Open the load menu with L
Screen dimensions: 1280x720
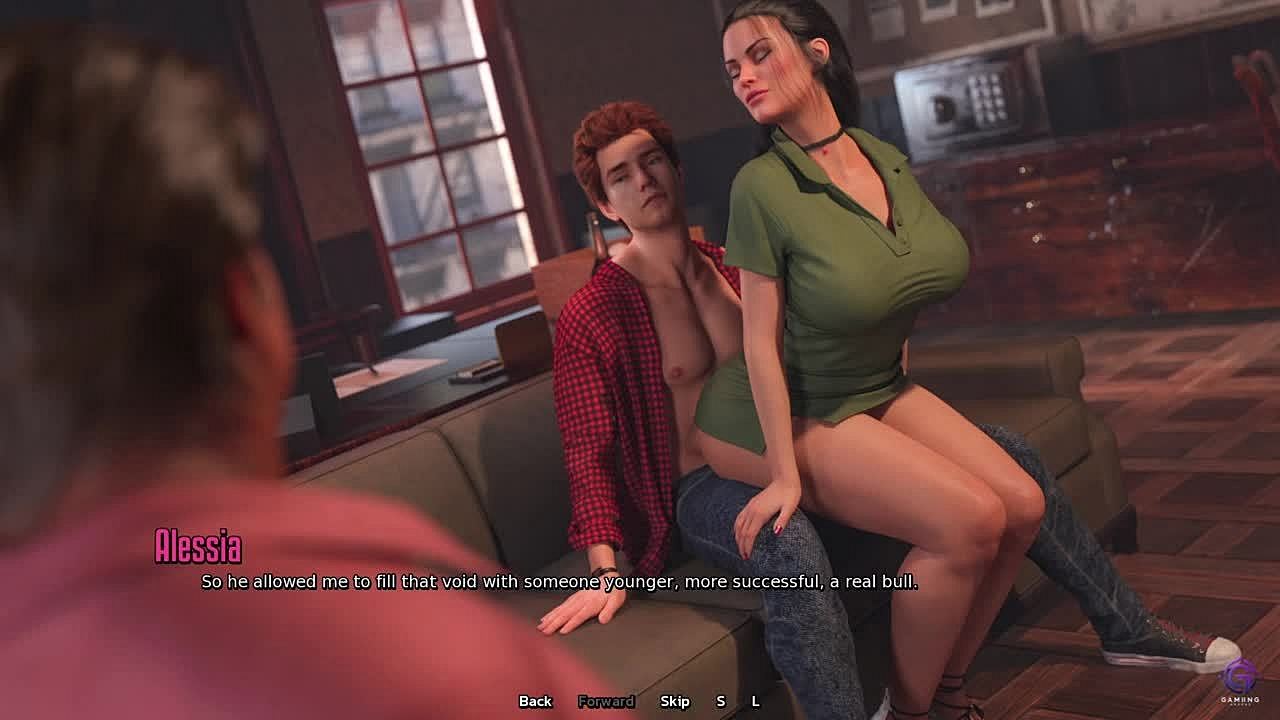coord(755,701)
